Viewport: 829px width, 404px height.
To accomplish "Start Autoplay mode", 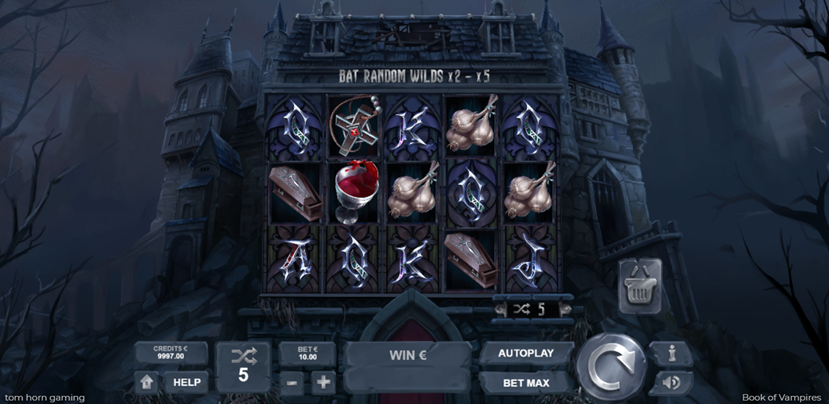I will [526, 354].
